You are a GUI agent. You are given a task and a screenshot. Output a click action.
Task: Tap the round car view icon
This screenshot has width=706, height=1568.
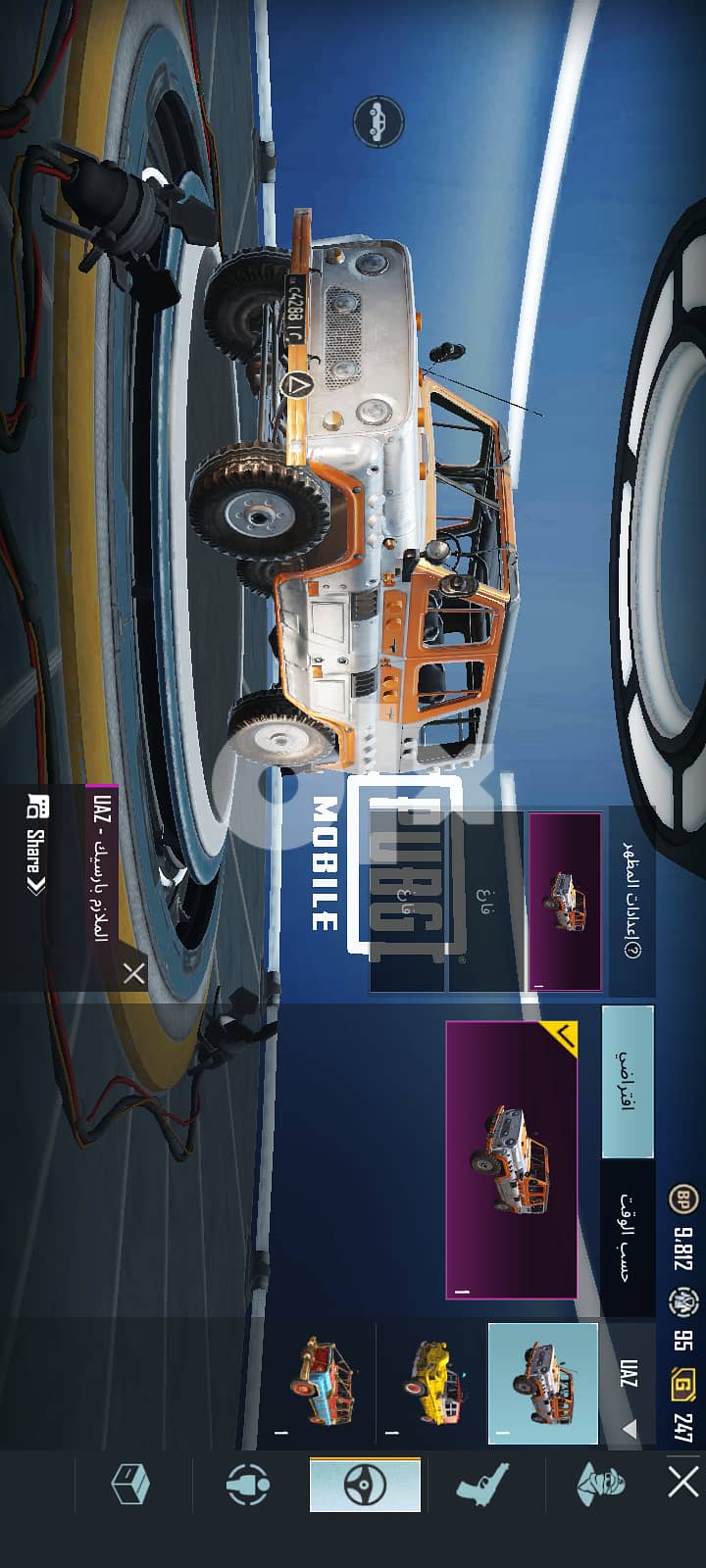(378, 122)
